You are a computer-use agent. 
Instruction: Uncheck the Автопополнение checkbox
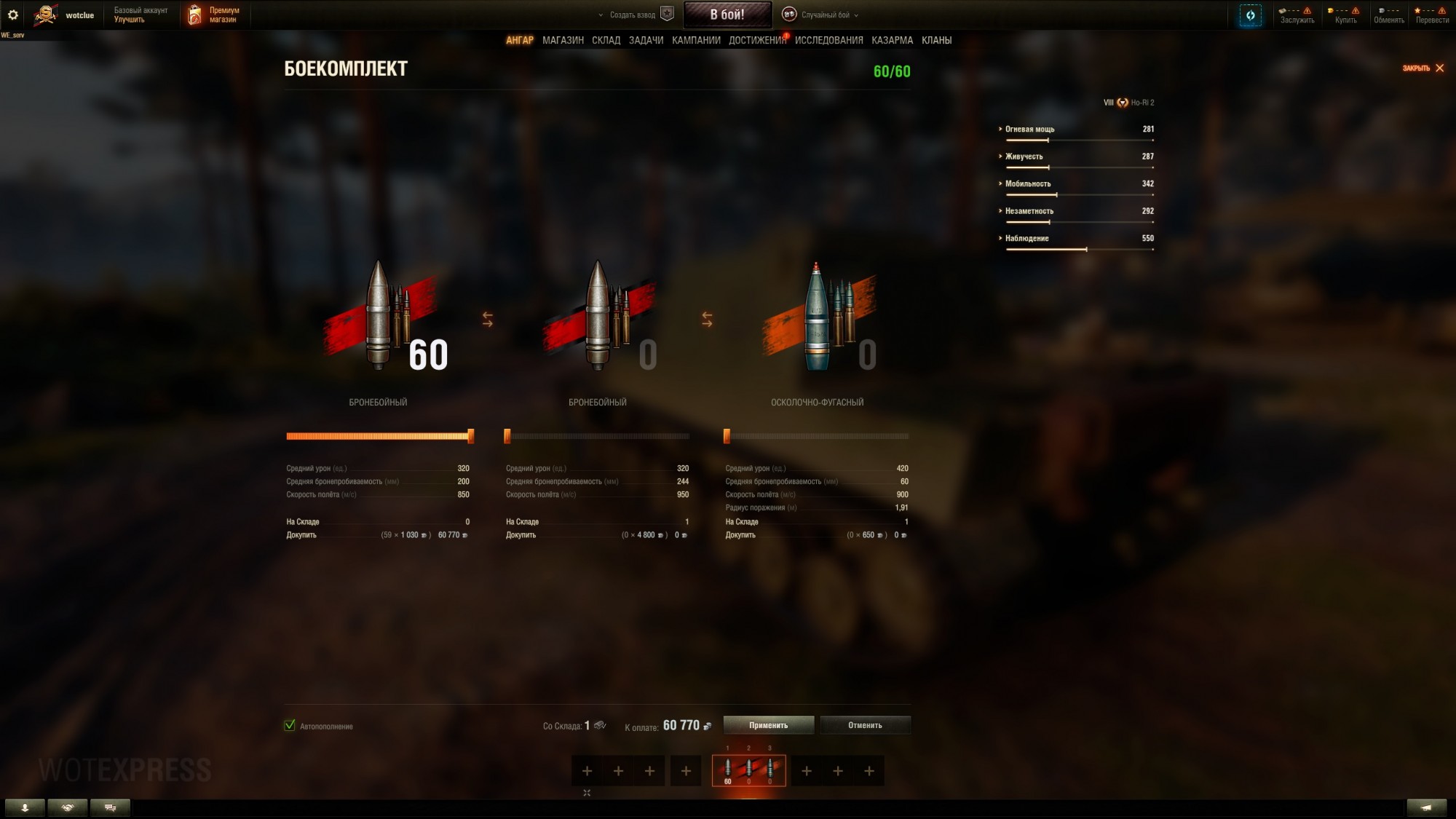(289, 726)
